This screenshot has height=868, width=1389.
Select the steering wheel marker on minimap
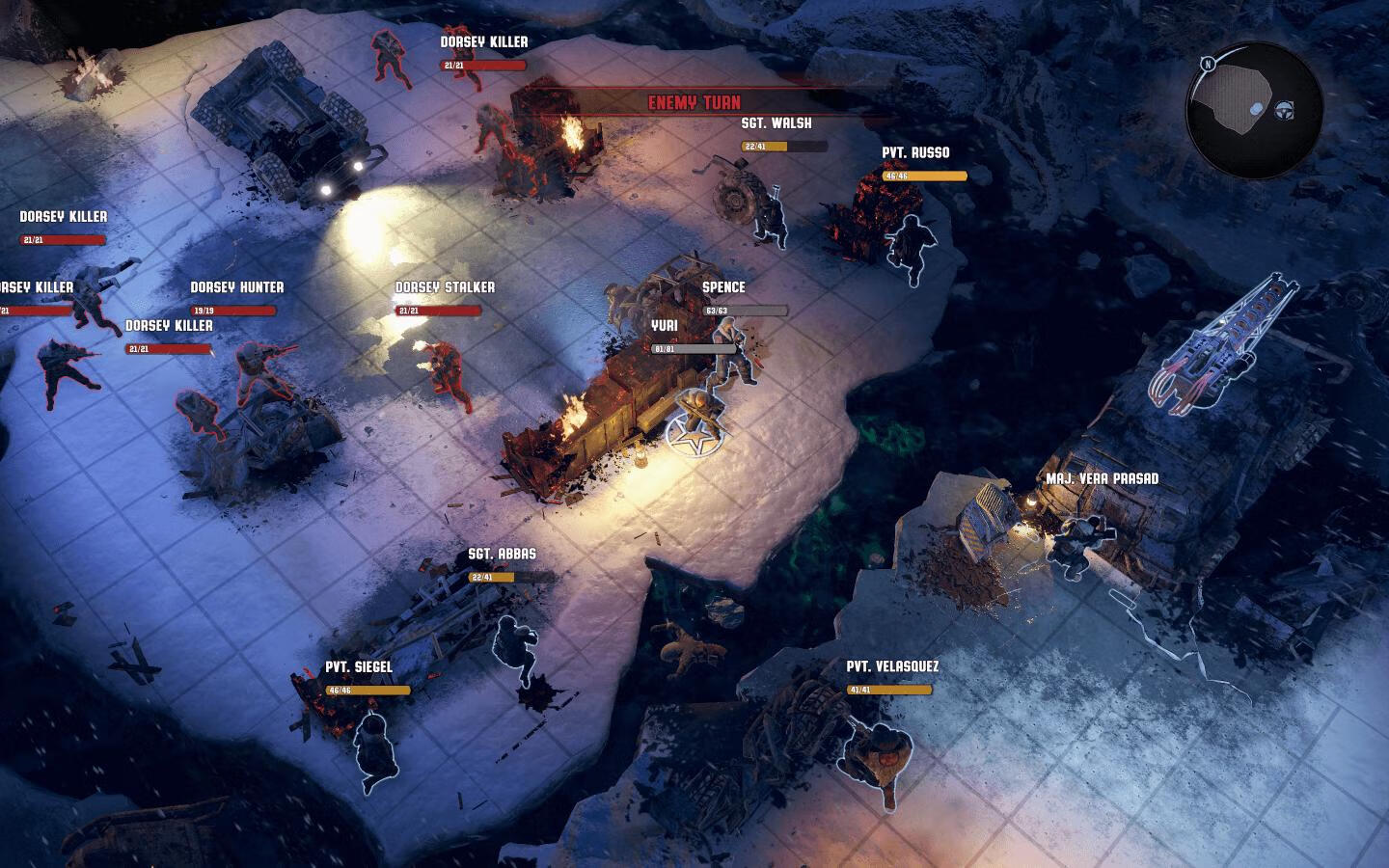pos(1285,109)
